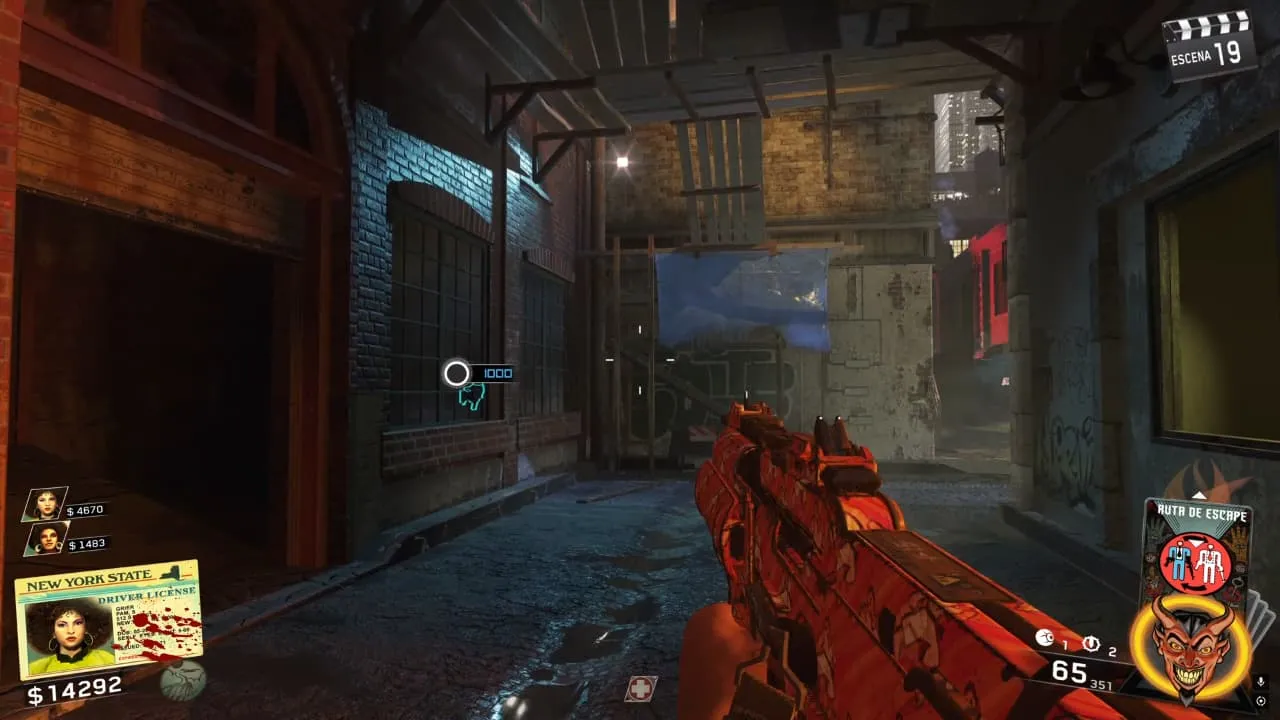
Task: Click the Escena 19 clapperboard icon
Action: coord(1210,42)
